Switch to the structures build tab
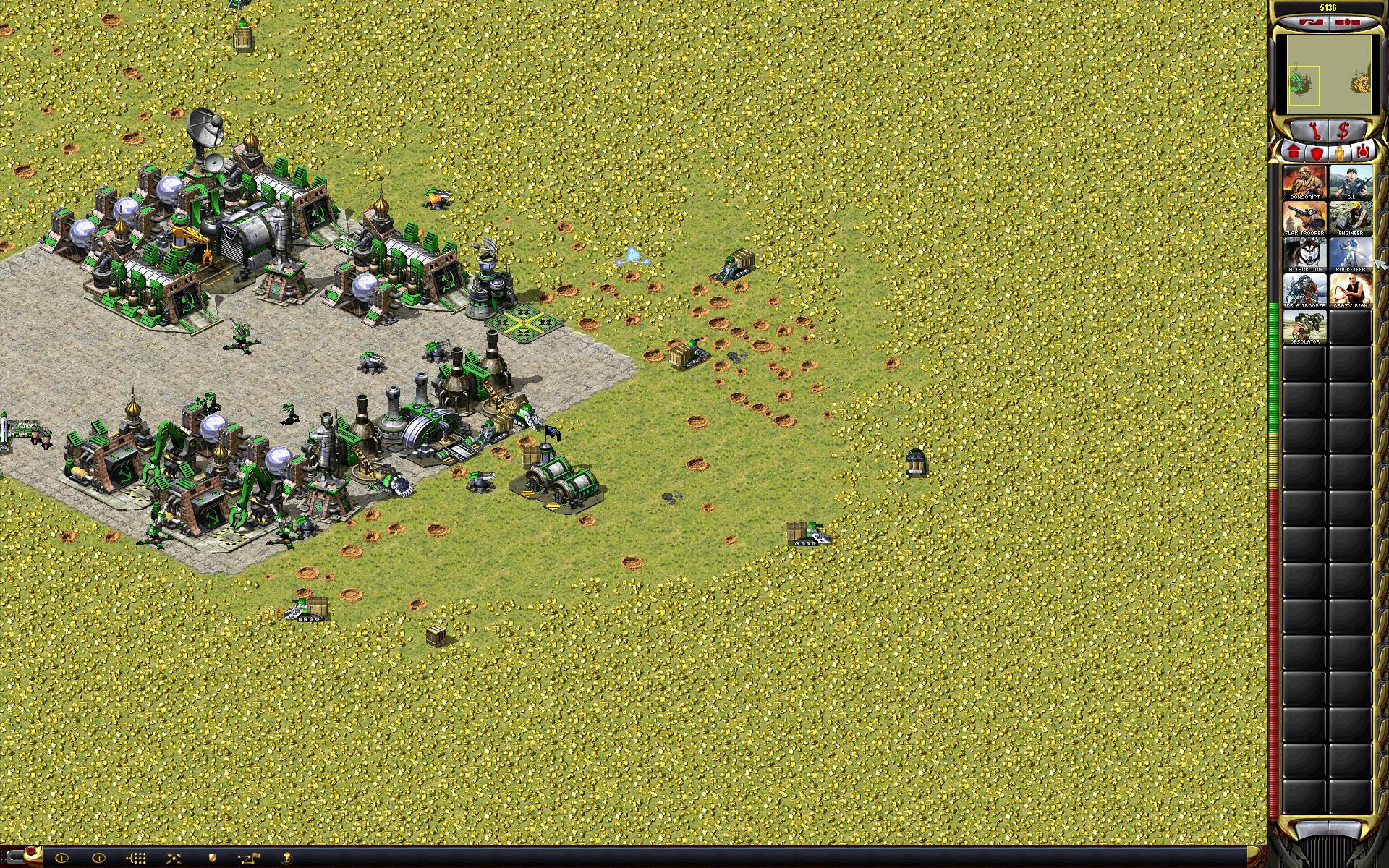This screenshot has height=868, width=1389. (x=1294, y=153)
